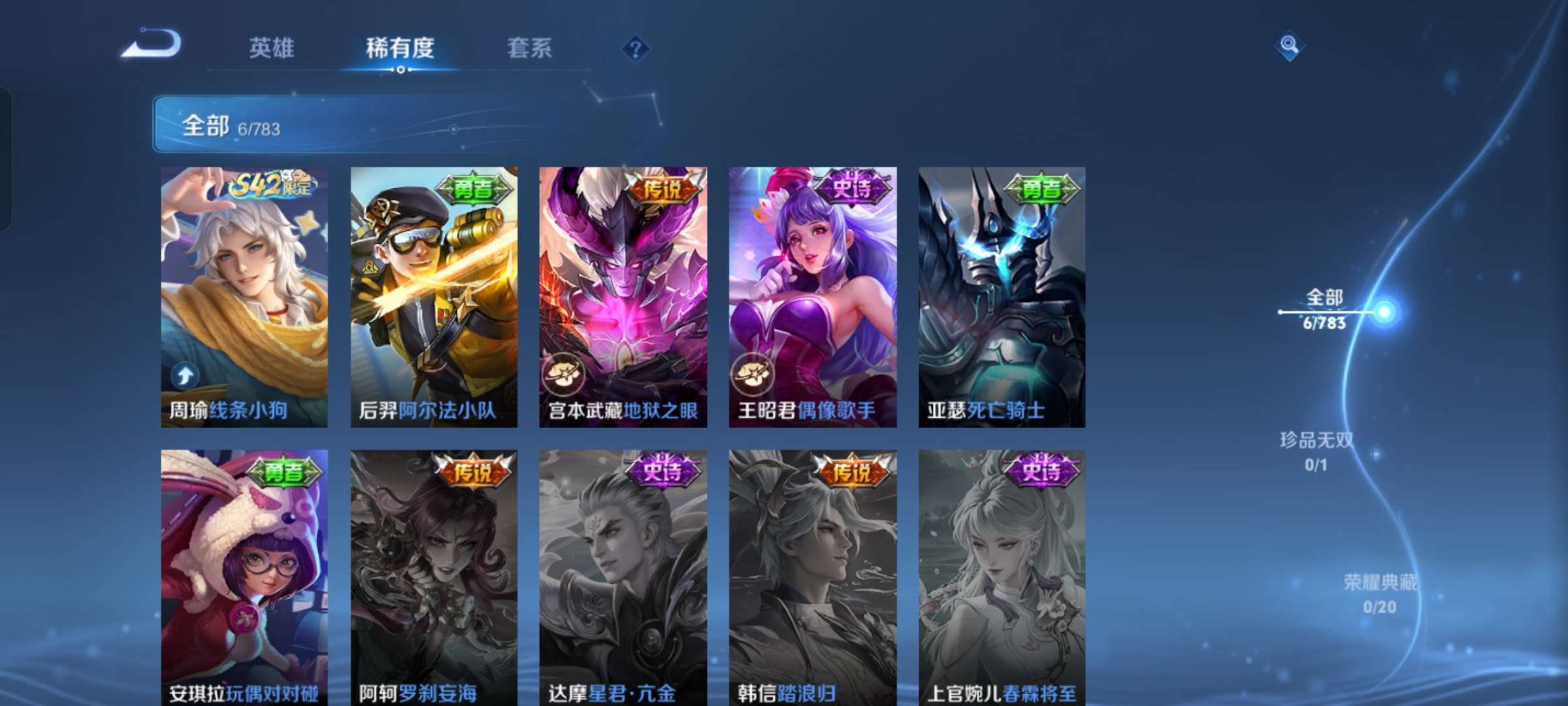1568x706 pixels.
Task: Open the help question mark icon
Action: [636, 48]
